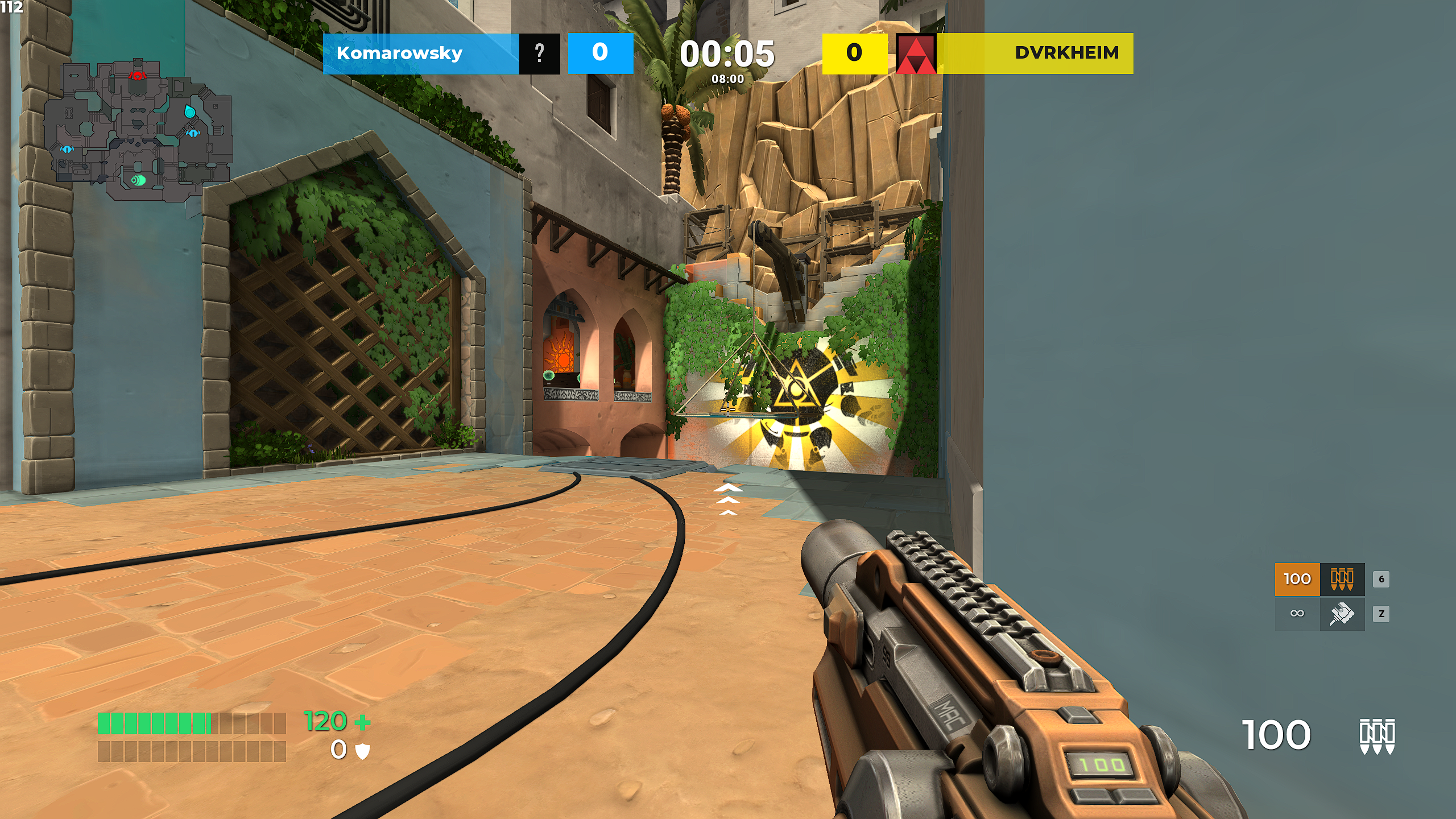This screenshot has height=819, width=1456.
Task: Select the green item orb on the minimap
Action: [x=139, y=180]
